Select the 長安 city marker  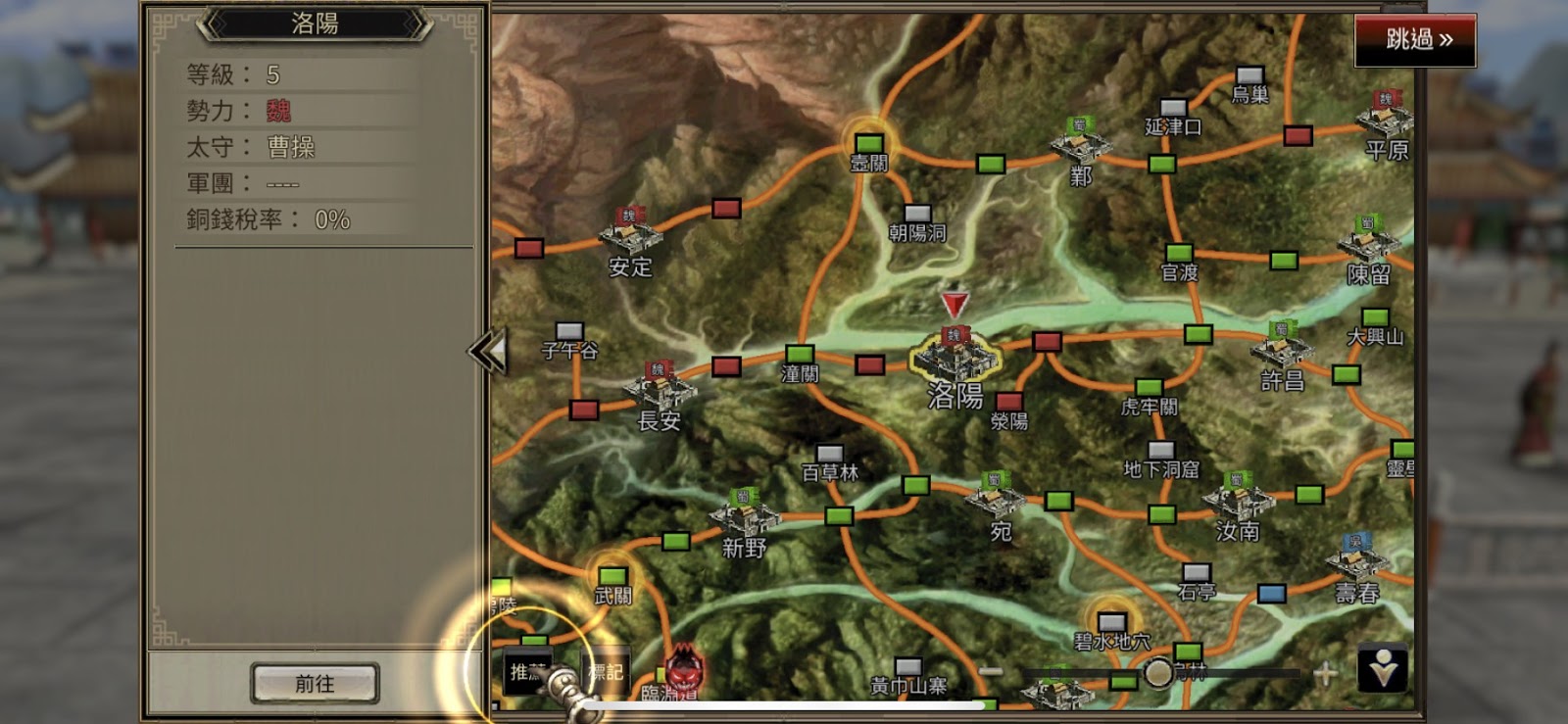pyautogui.click(x=660, y=389)
